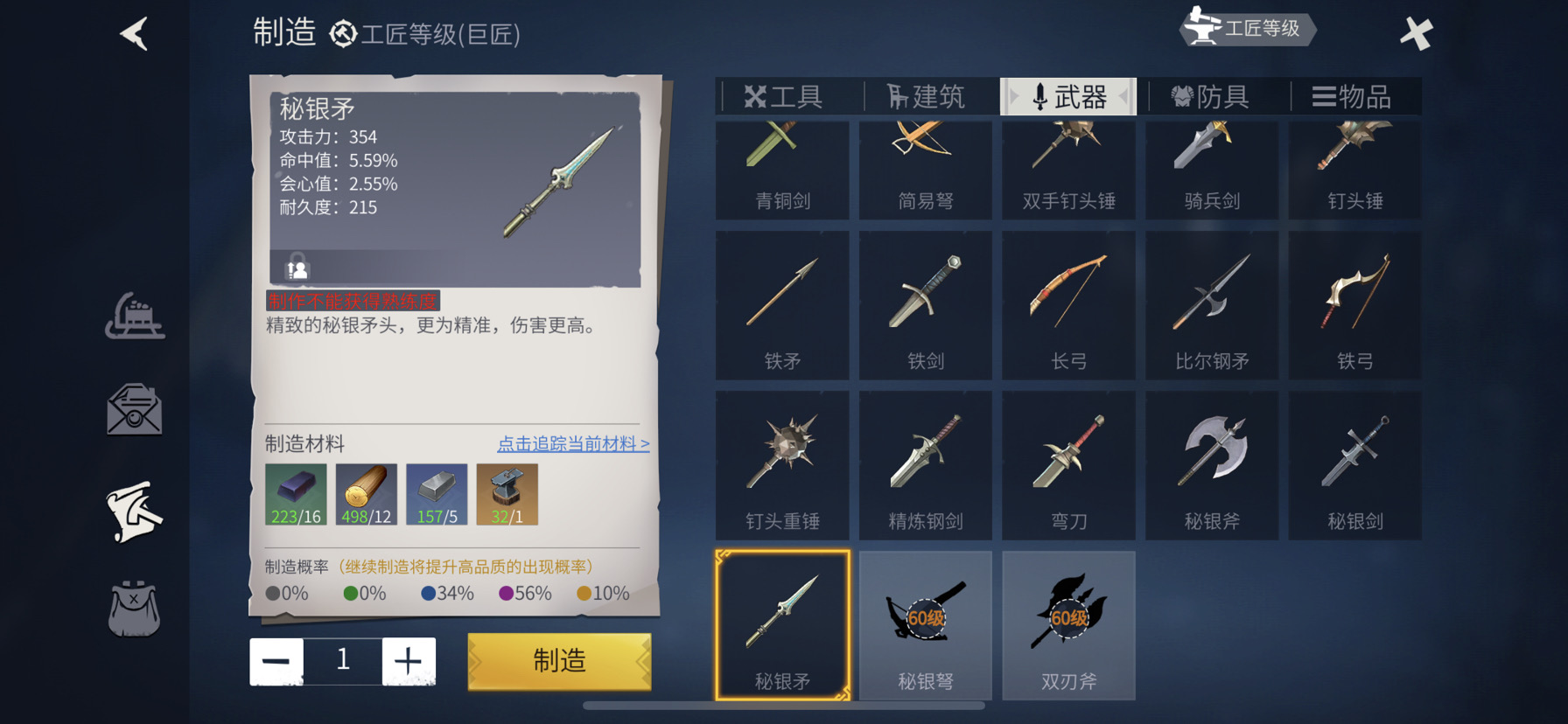Increase craft quantity with the plus stepper
This screenshot has height=724, width=1568.
click(x=409, y=660)
